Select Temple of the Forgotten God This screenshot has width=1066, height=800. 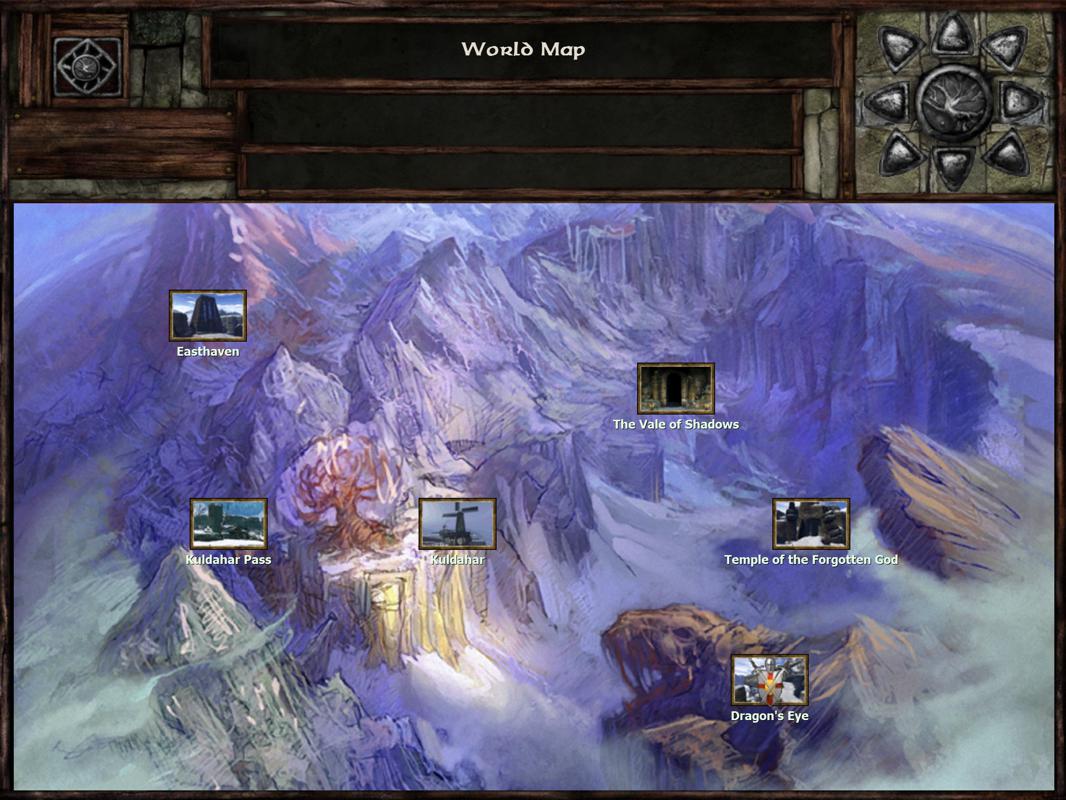pyautogui.click(x=811, y=524)
